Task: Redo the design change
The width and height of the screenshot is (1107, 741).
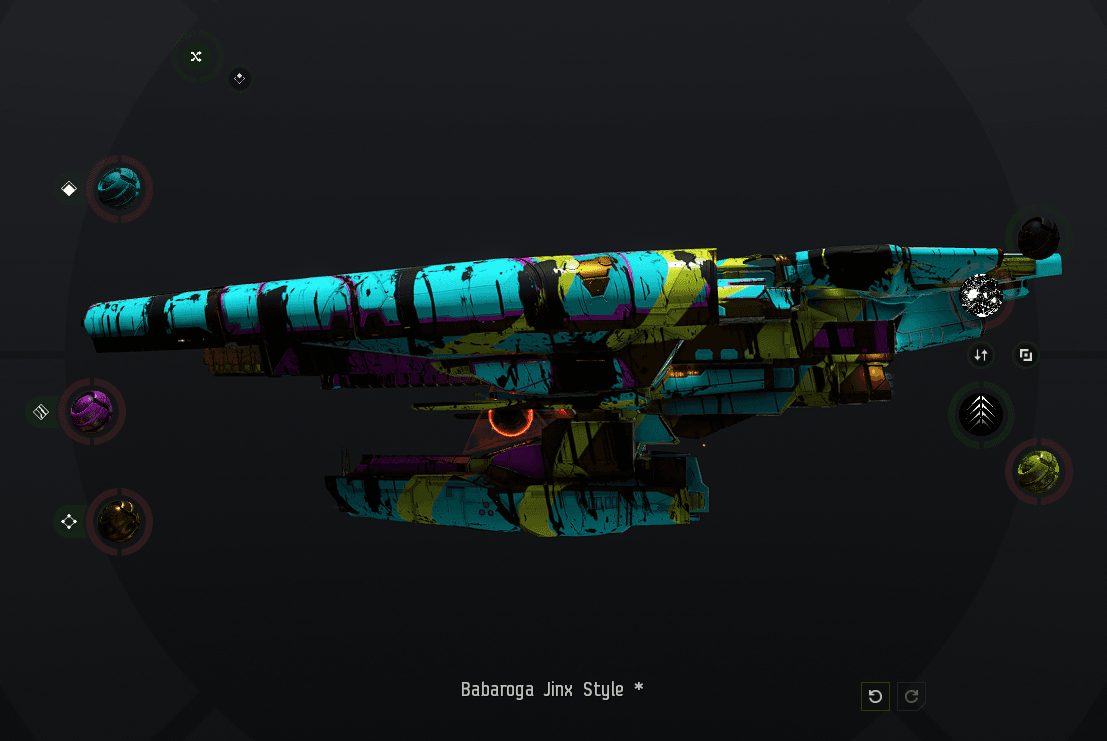Action: click(911, 696)
